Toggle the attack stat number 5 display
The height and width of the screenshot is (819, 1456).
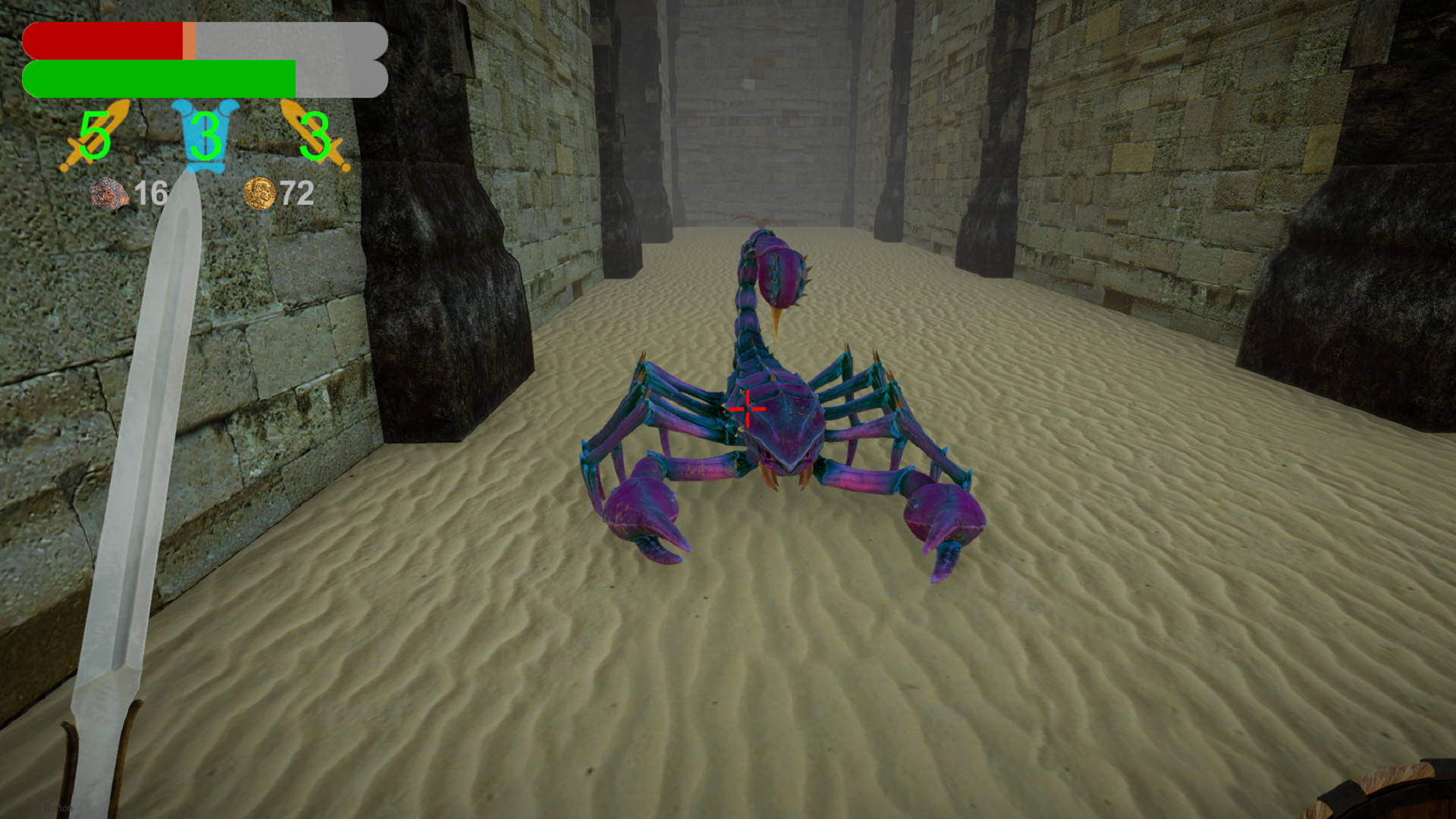[x=94, y=138]
